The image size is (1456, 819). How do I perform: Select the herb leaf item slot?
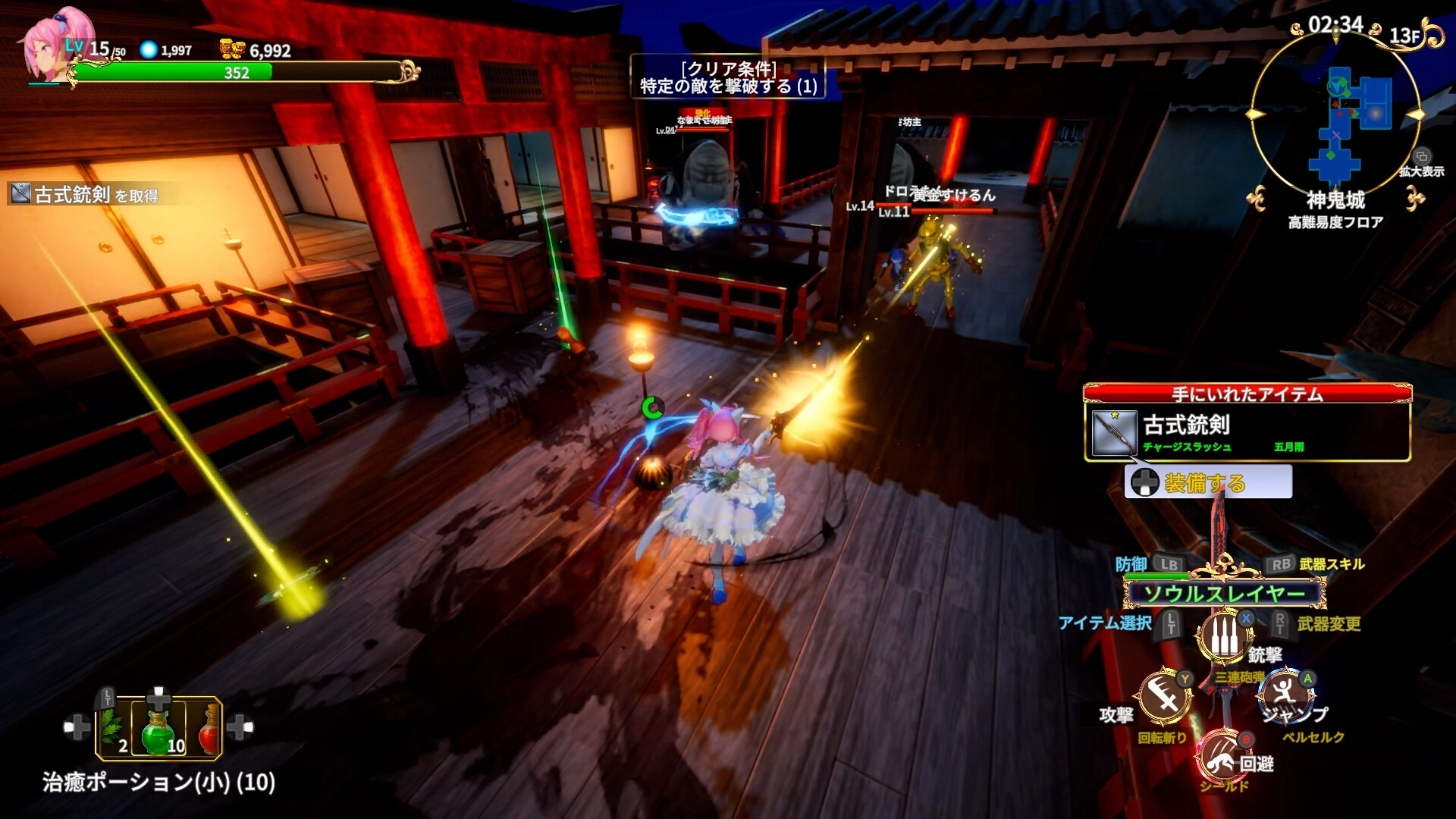114,729
